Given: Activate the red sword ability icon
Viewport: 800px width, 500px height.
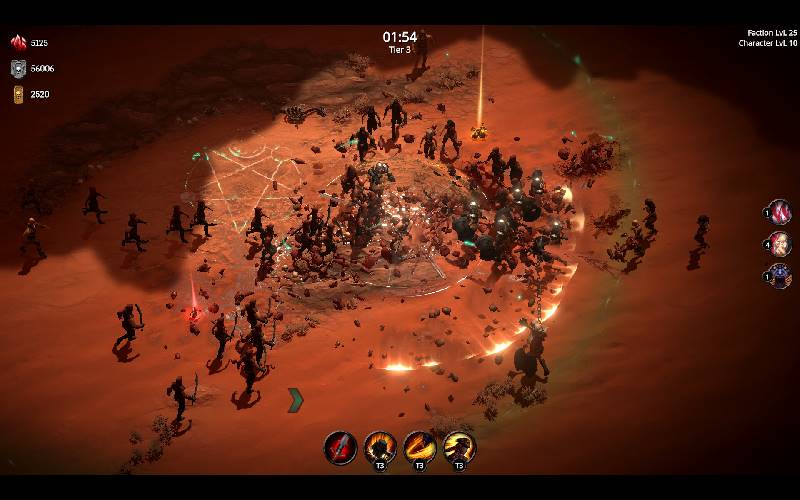Looking at the screenshot, I should (x=340, y=447).
